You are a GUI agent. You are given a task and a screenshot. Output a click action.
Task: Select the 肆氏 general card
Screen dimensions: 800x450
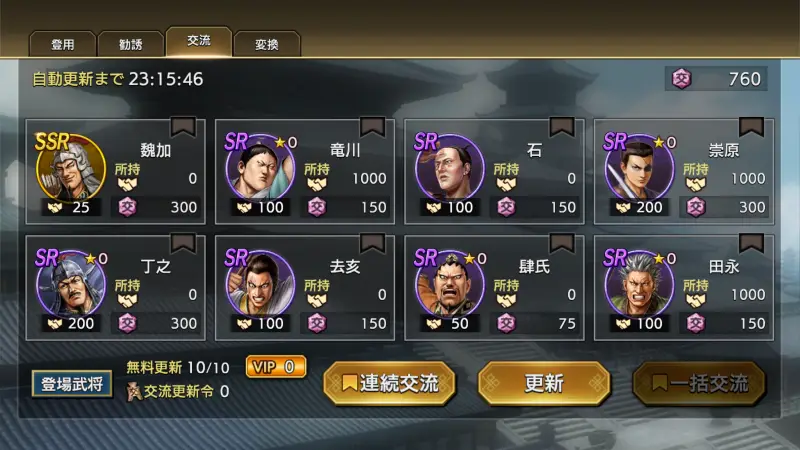coord(494,288)
